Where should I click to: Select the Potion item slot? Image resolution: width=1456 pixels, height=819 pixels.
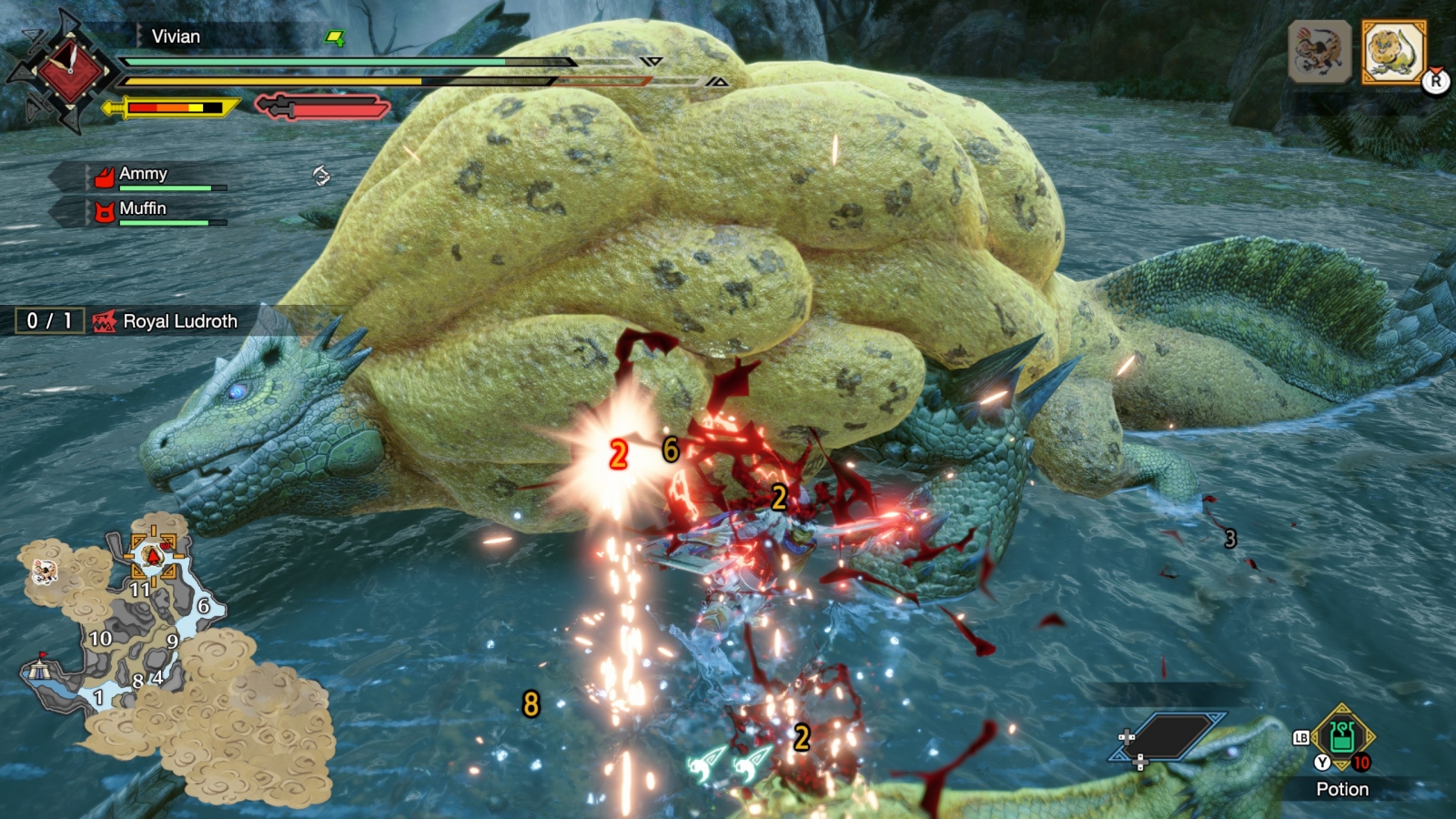(1342, 736)
